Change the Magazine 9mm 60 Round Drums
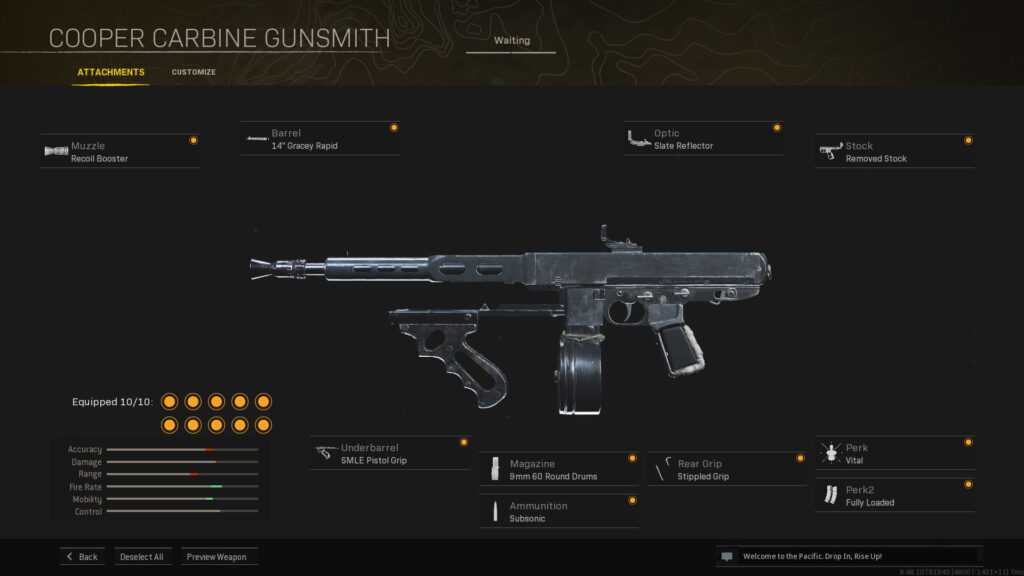The width and height of the screenshot is (1024, 576). pyautogui.click(x=559, y=470)
